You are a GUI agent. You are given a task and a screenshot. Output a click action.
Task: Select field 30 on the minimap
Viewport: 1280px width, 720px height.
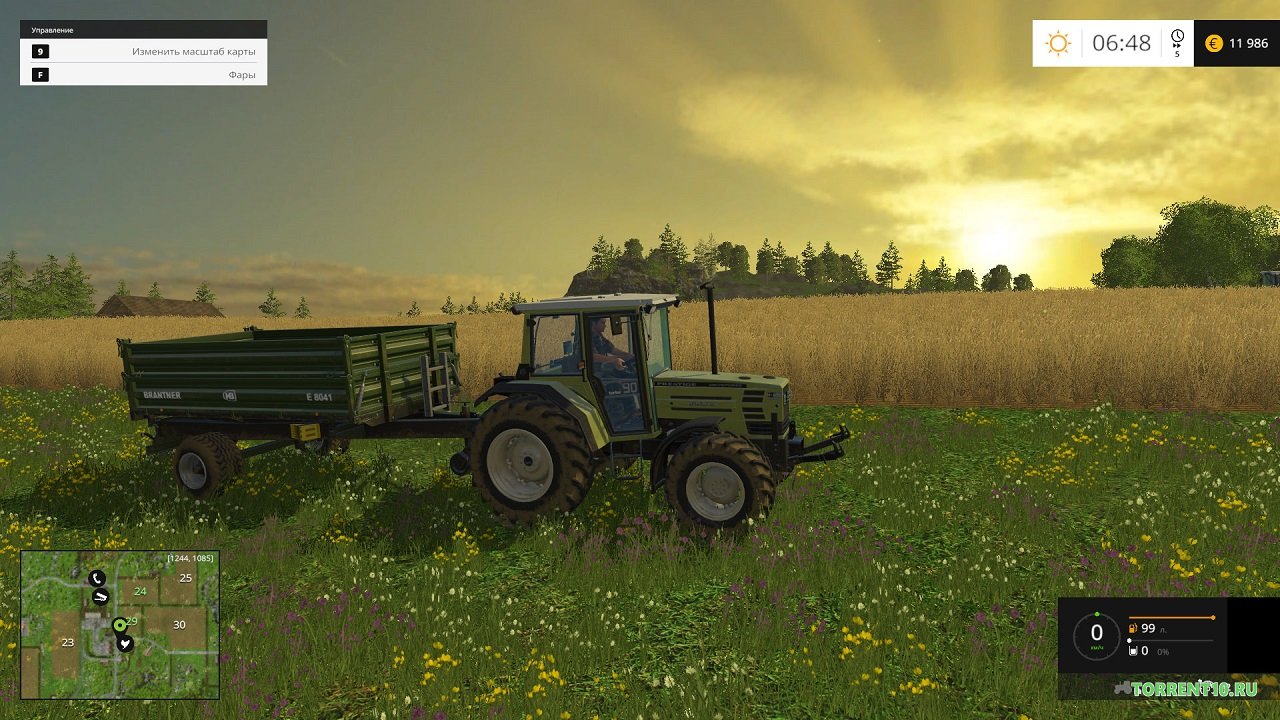tap(179, 625)
